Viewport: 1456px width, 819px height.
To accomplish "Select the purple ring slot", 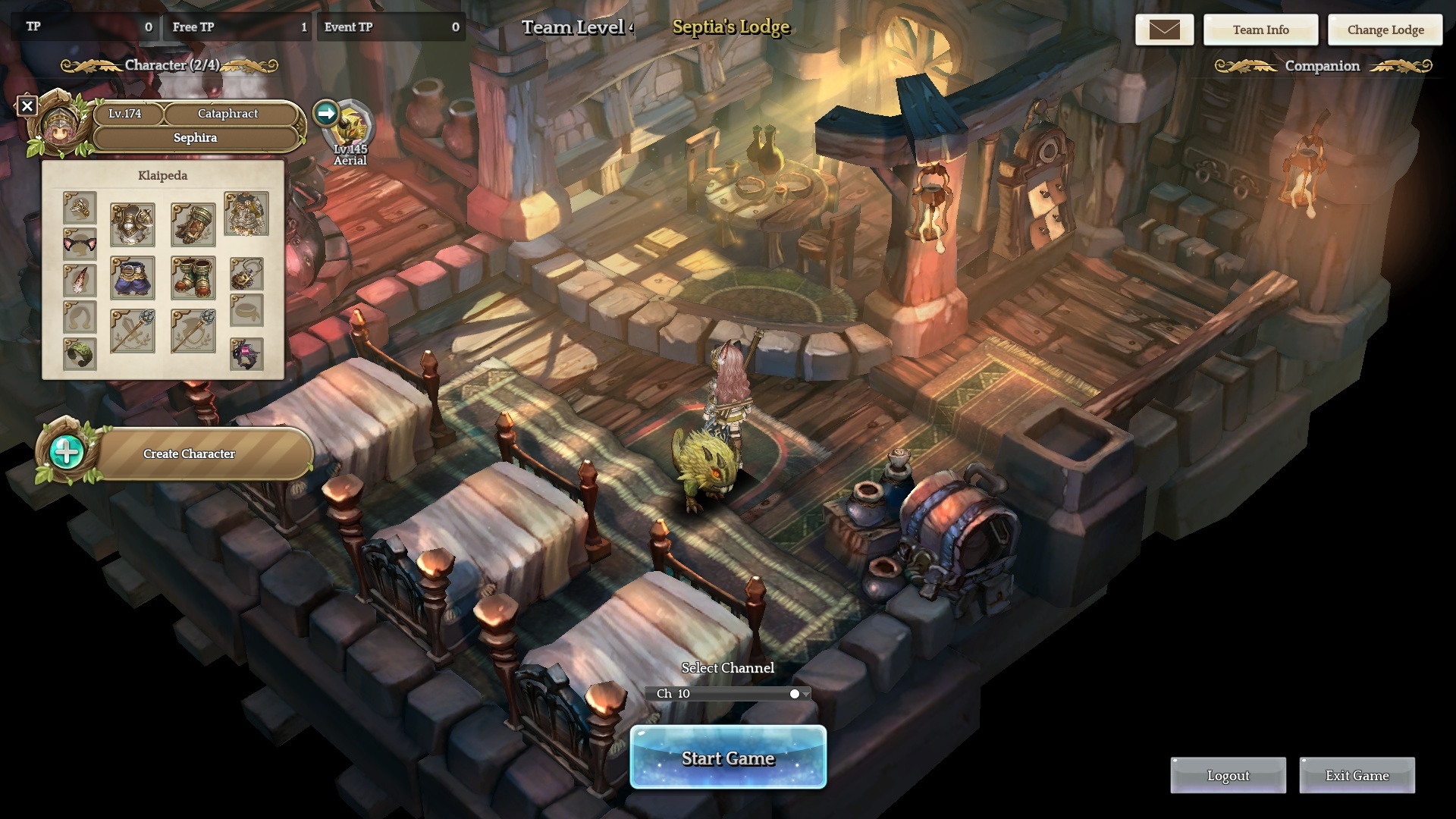I will tap(246, 354).
